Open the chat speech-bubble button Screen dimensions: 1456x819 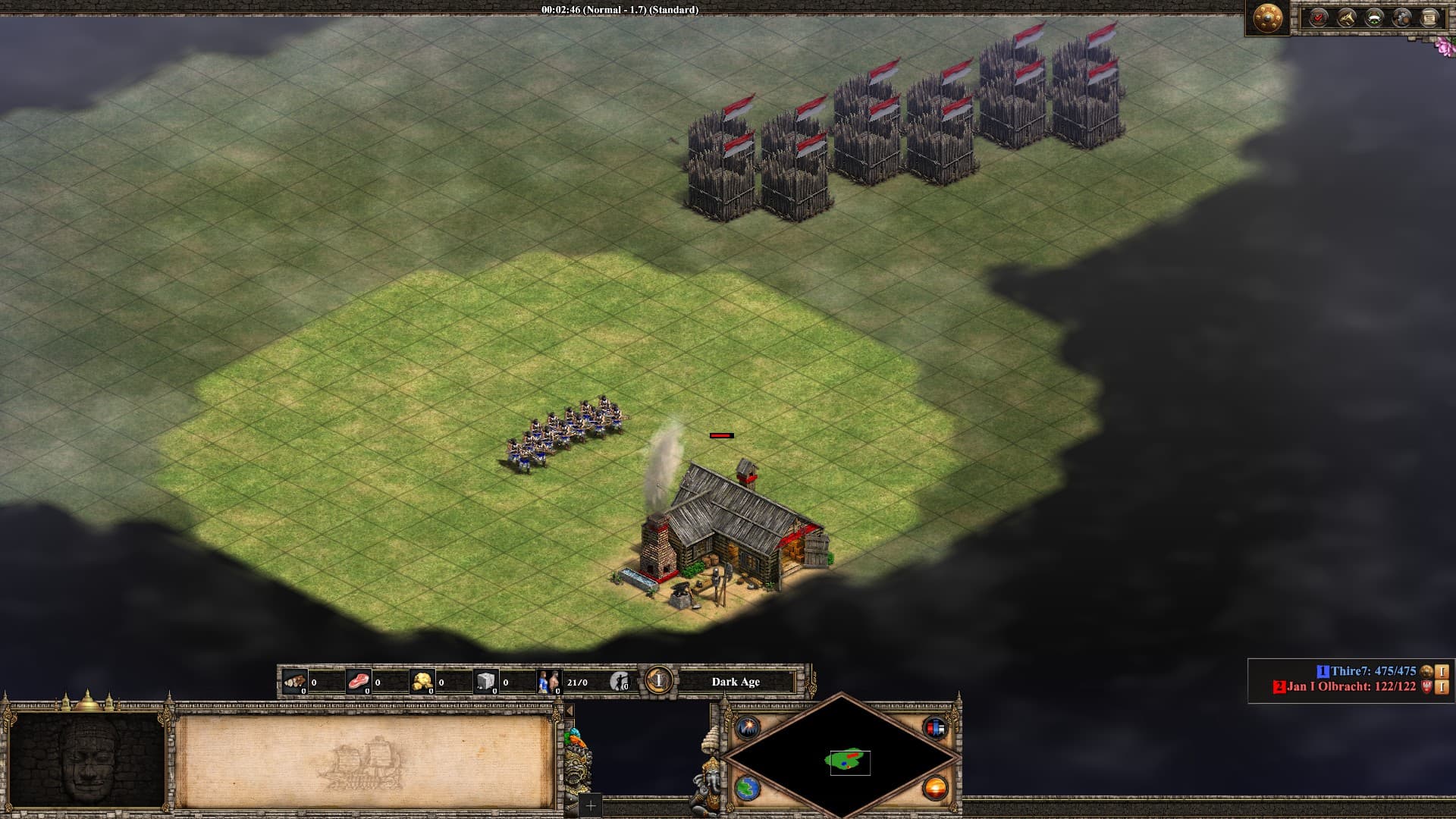(1402, 17)
